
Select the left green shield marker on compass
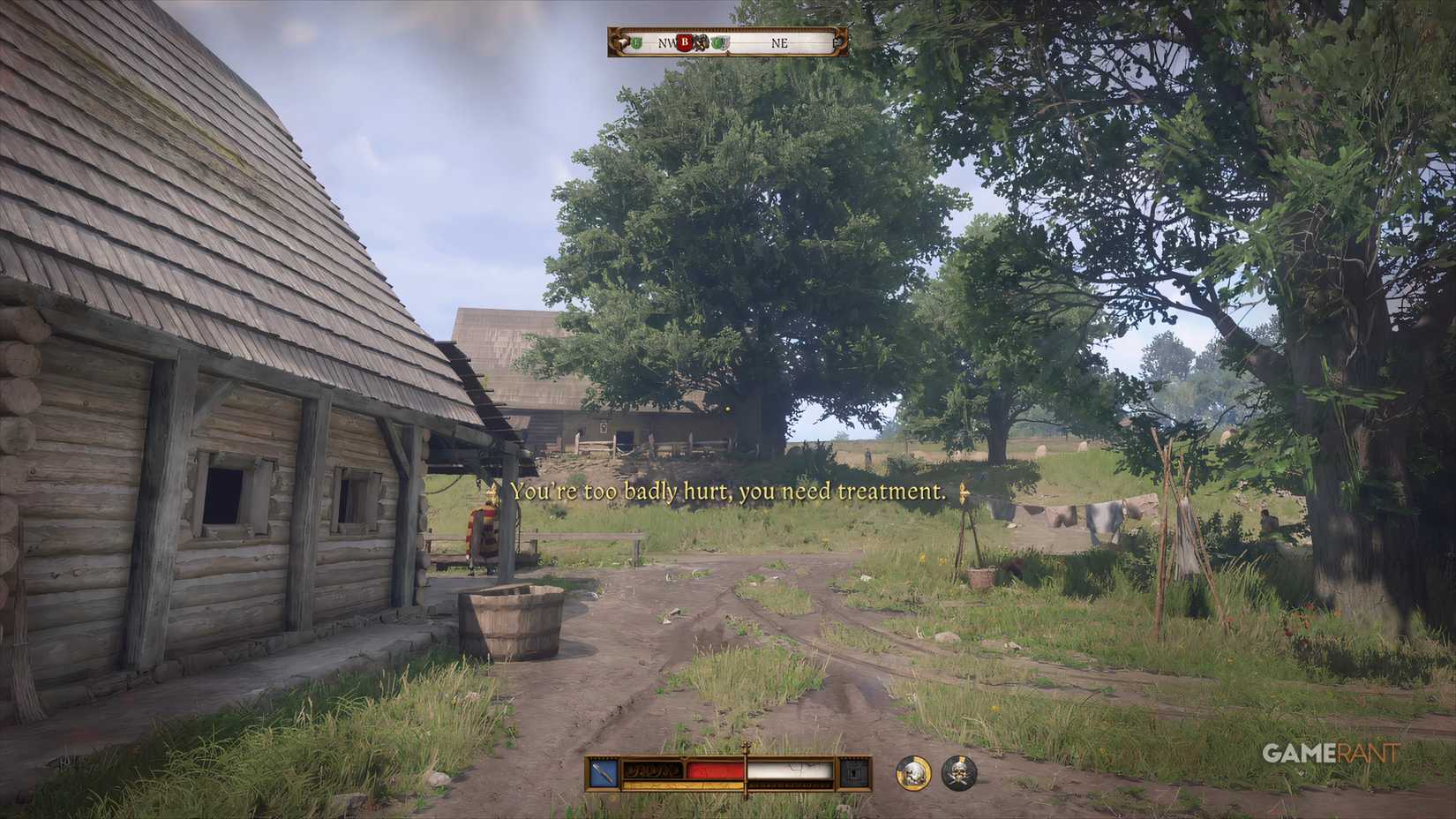pyautogui.click(x=635, y=42)
